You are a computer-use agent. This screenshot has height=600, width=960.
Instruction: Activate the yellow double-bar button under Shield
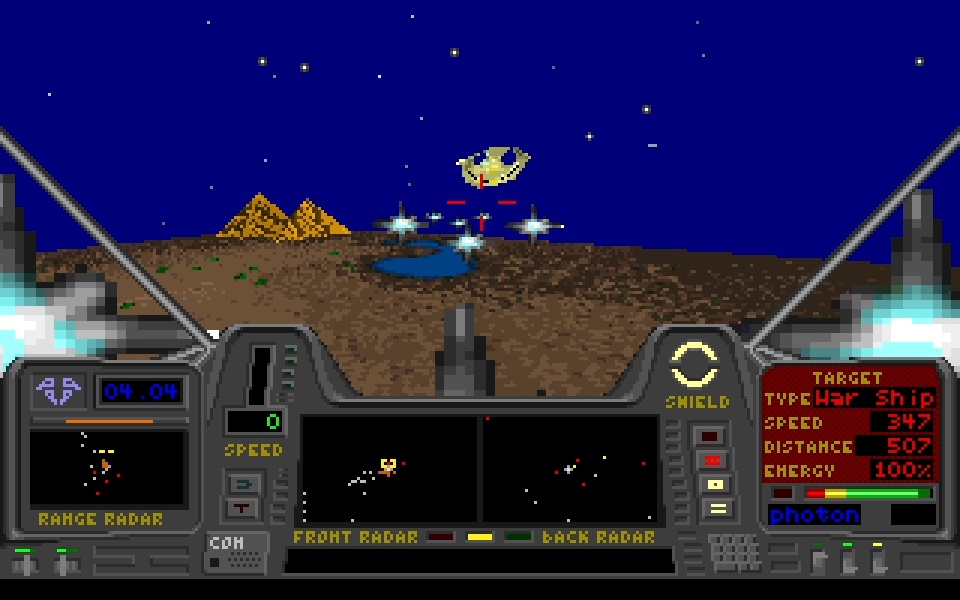(714, 508)
